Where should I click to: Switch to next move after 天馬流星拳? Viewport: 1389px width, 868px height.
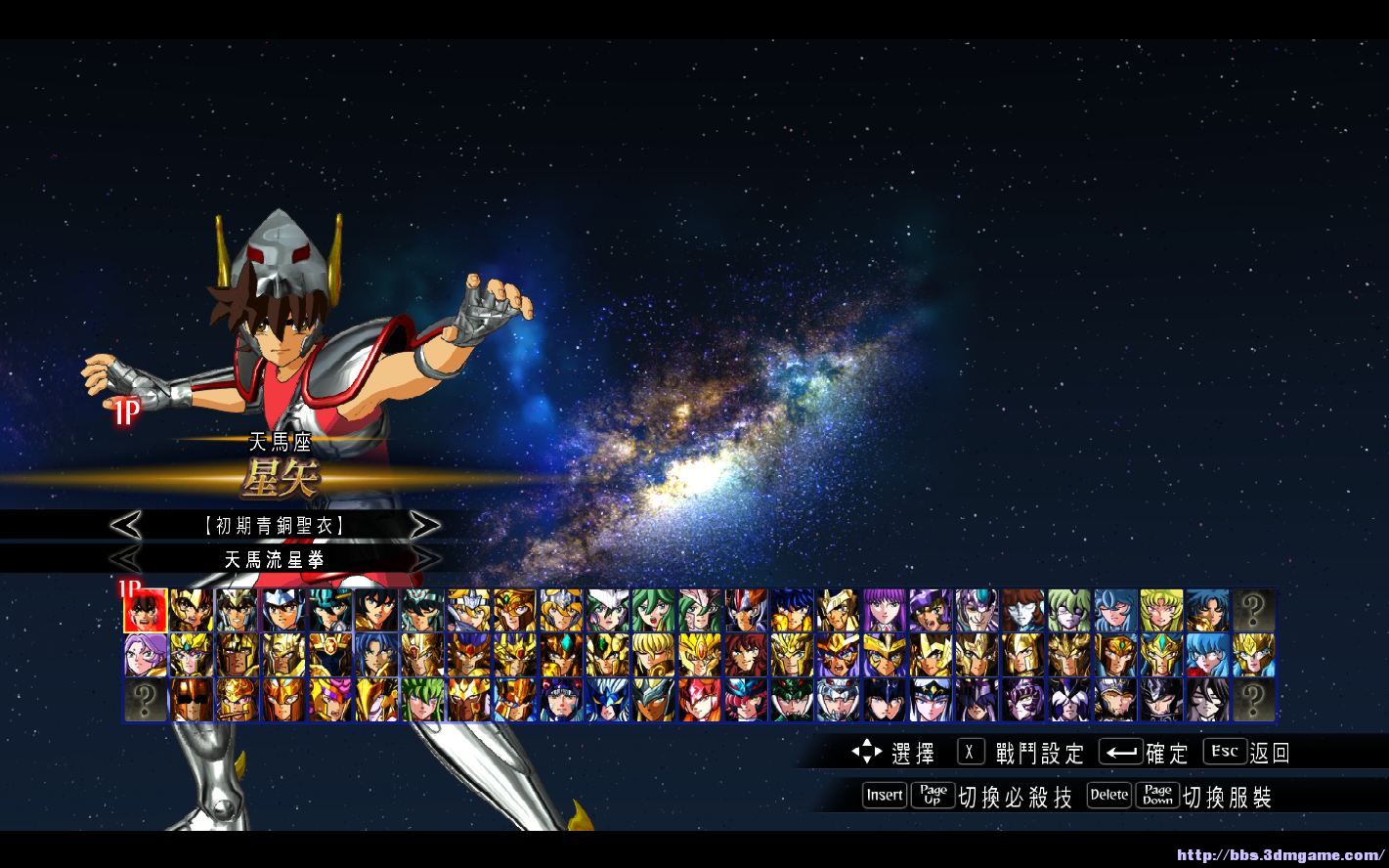(x=424, y=559)
